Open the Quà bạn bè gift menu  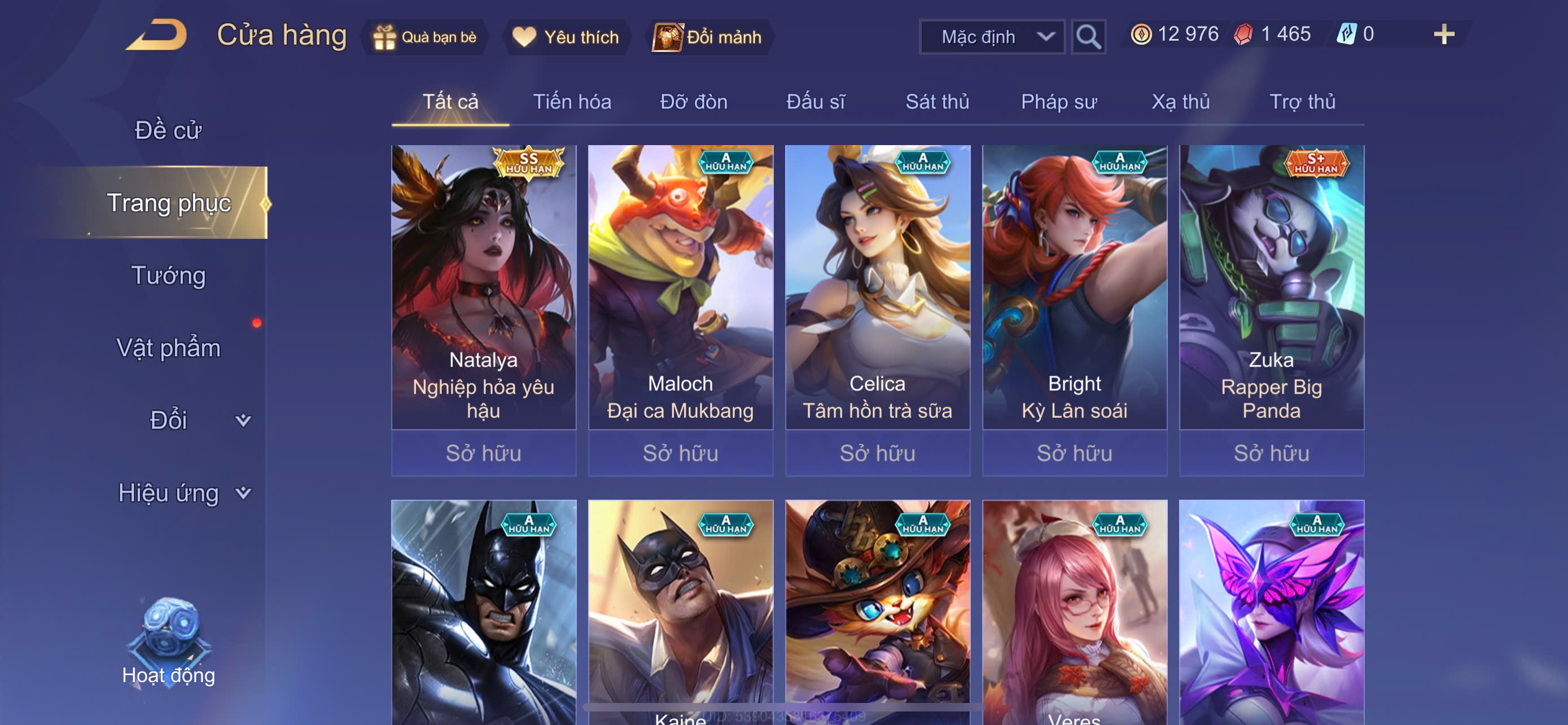click(x=425, y=37)
